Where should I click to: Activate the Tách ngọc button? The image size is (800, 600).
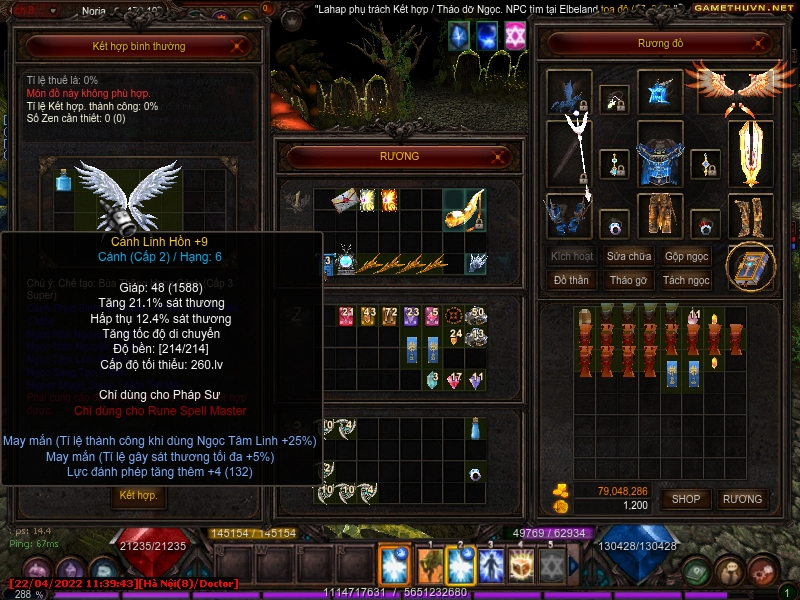pos(687,280)
